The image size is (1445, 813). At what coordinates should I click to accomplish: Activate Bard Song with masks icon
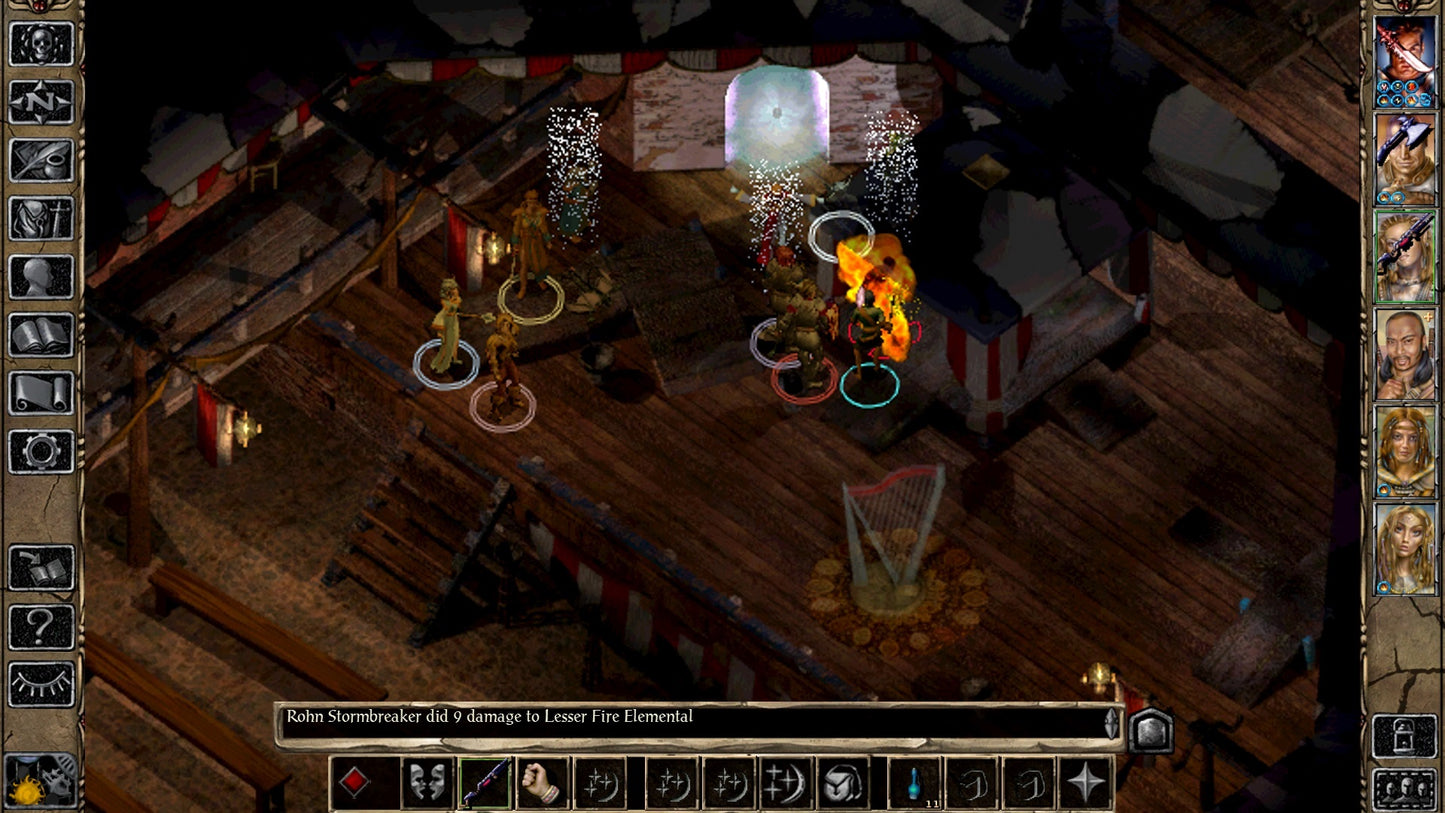[x=427, y=784]
